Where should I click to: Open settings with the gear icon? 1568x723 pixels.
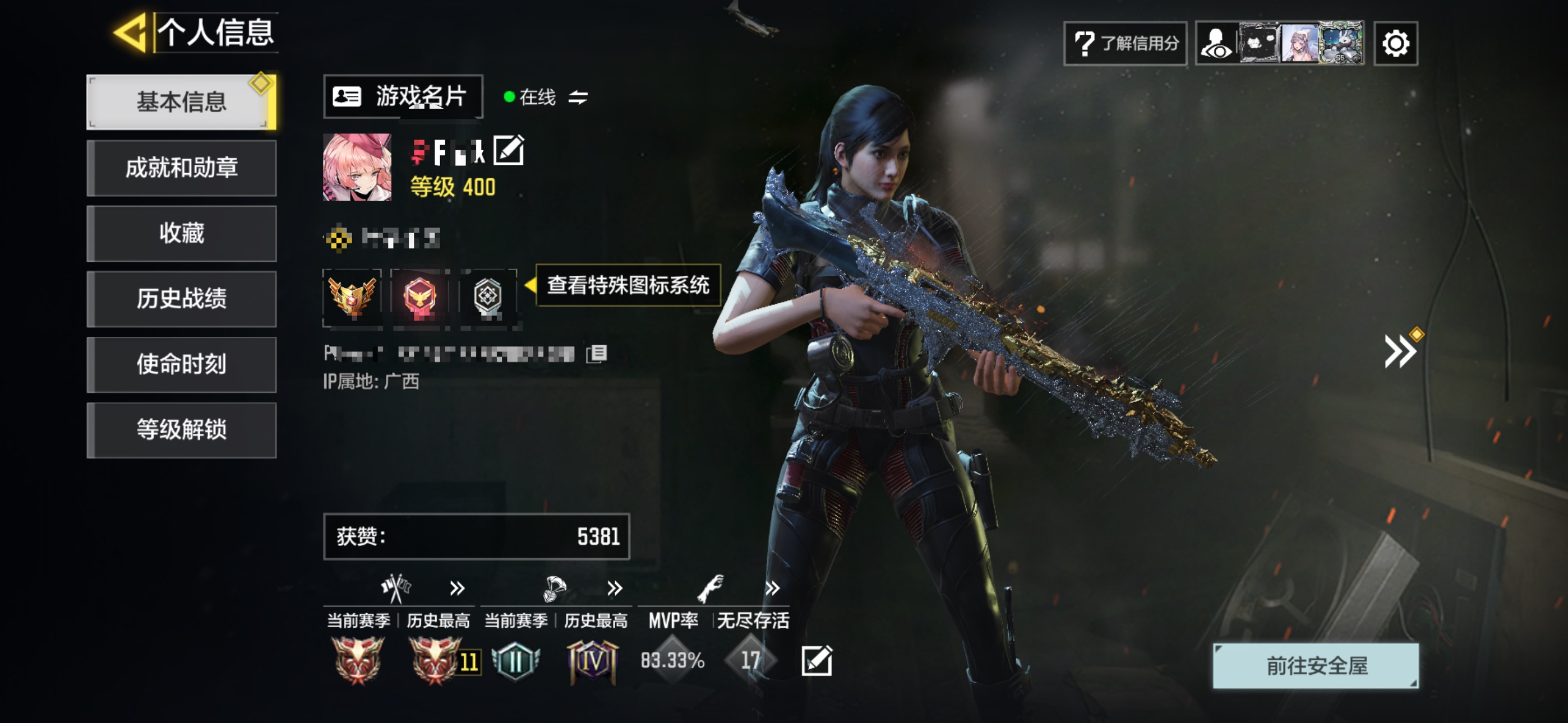click(x=1395, y=43)
